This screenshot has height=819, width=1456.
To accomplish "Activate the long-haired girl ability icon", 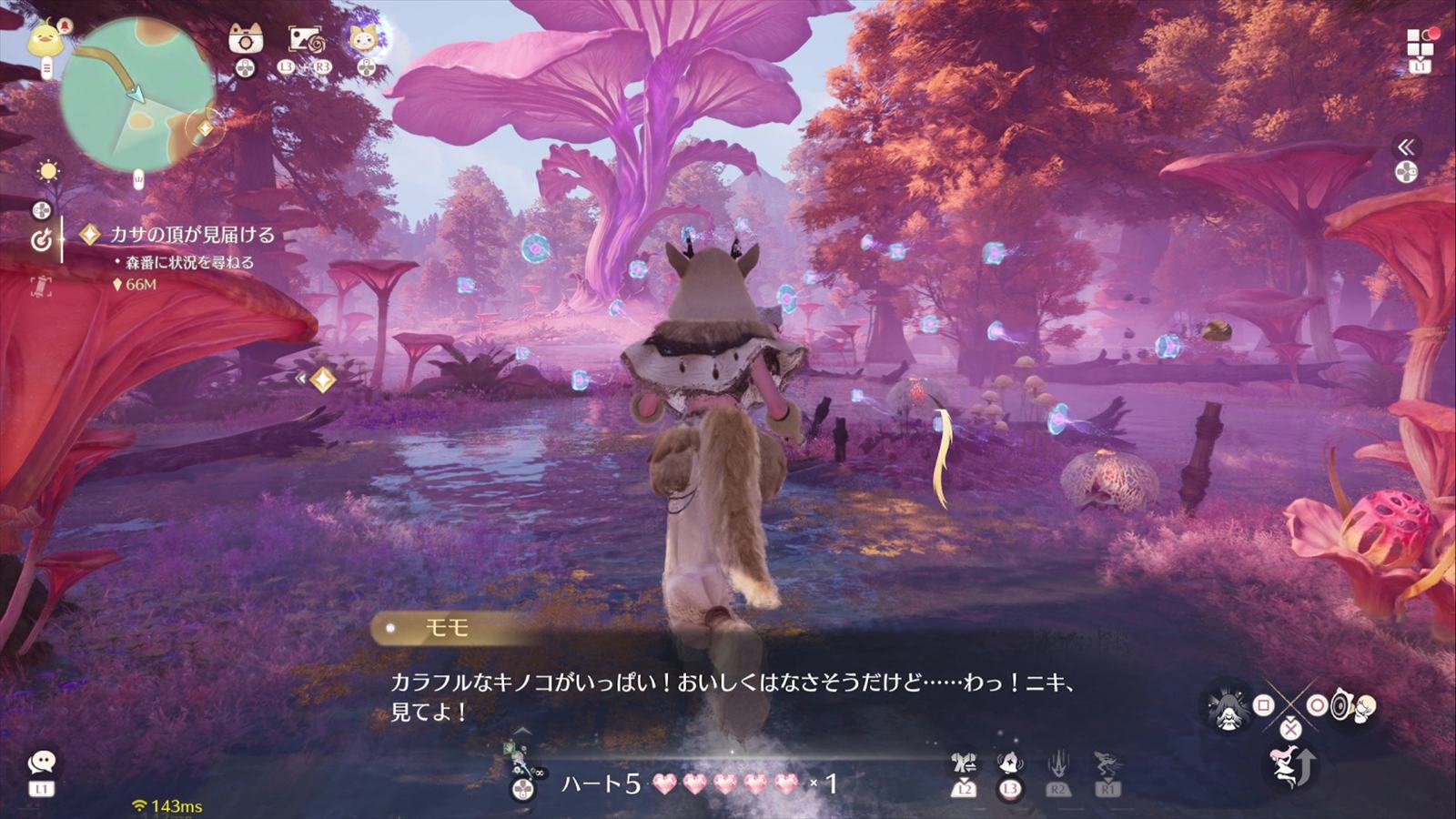I will click(1226, 706).
